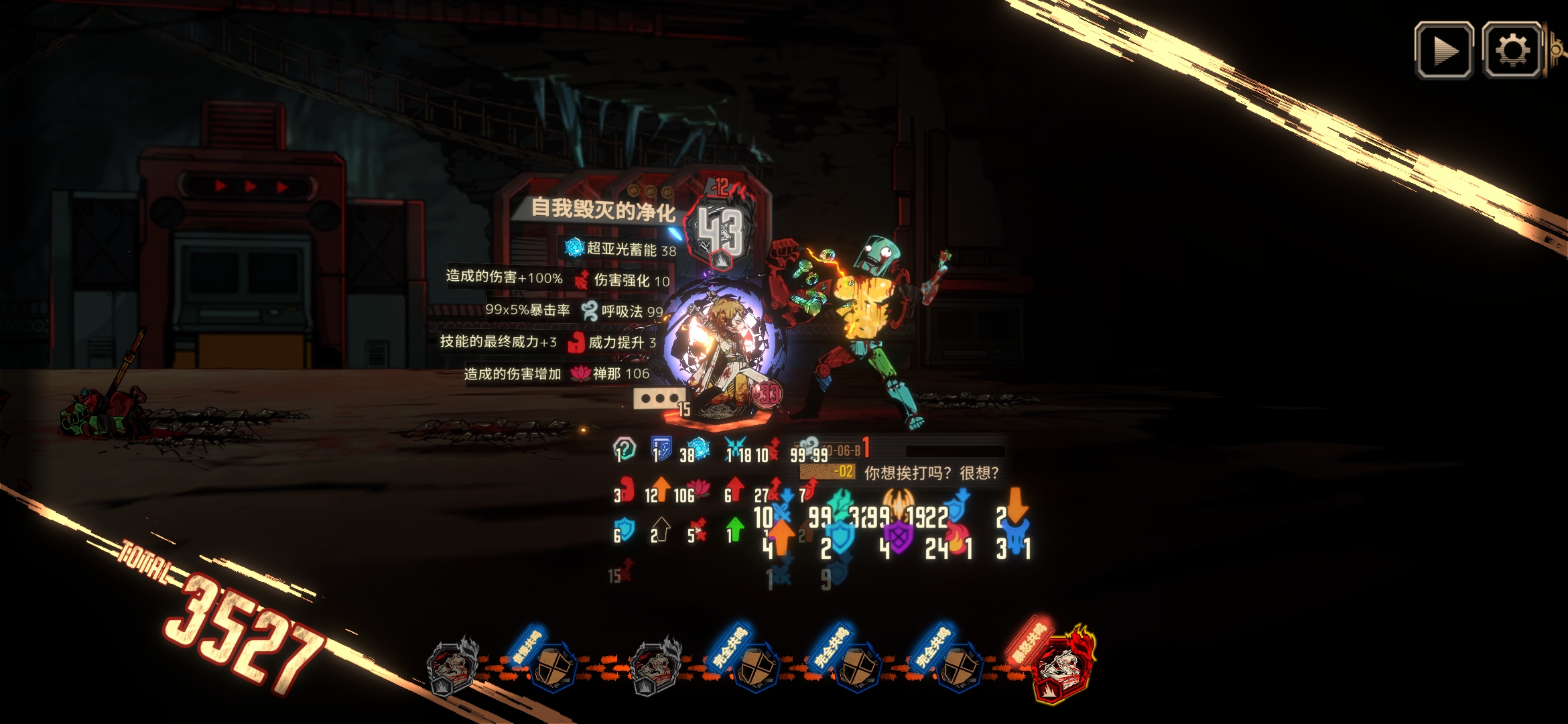Click the blue shield buff with 6 stacks
The image size is (1568, 724).
625,530
